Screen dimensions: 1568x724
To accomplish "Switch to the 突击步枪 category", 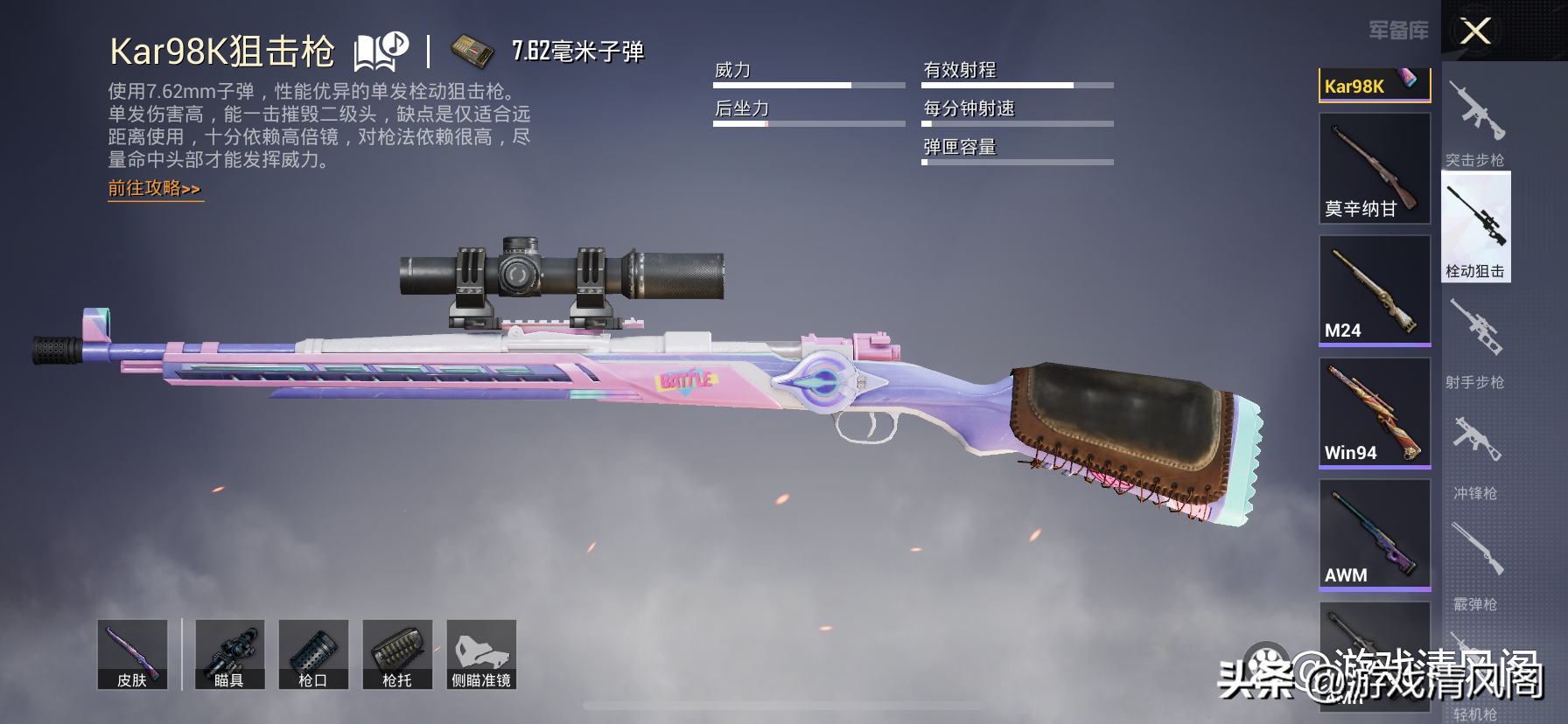I will [x=1475, y=122].
